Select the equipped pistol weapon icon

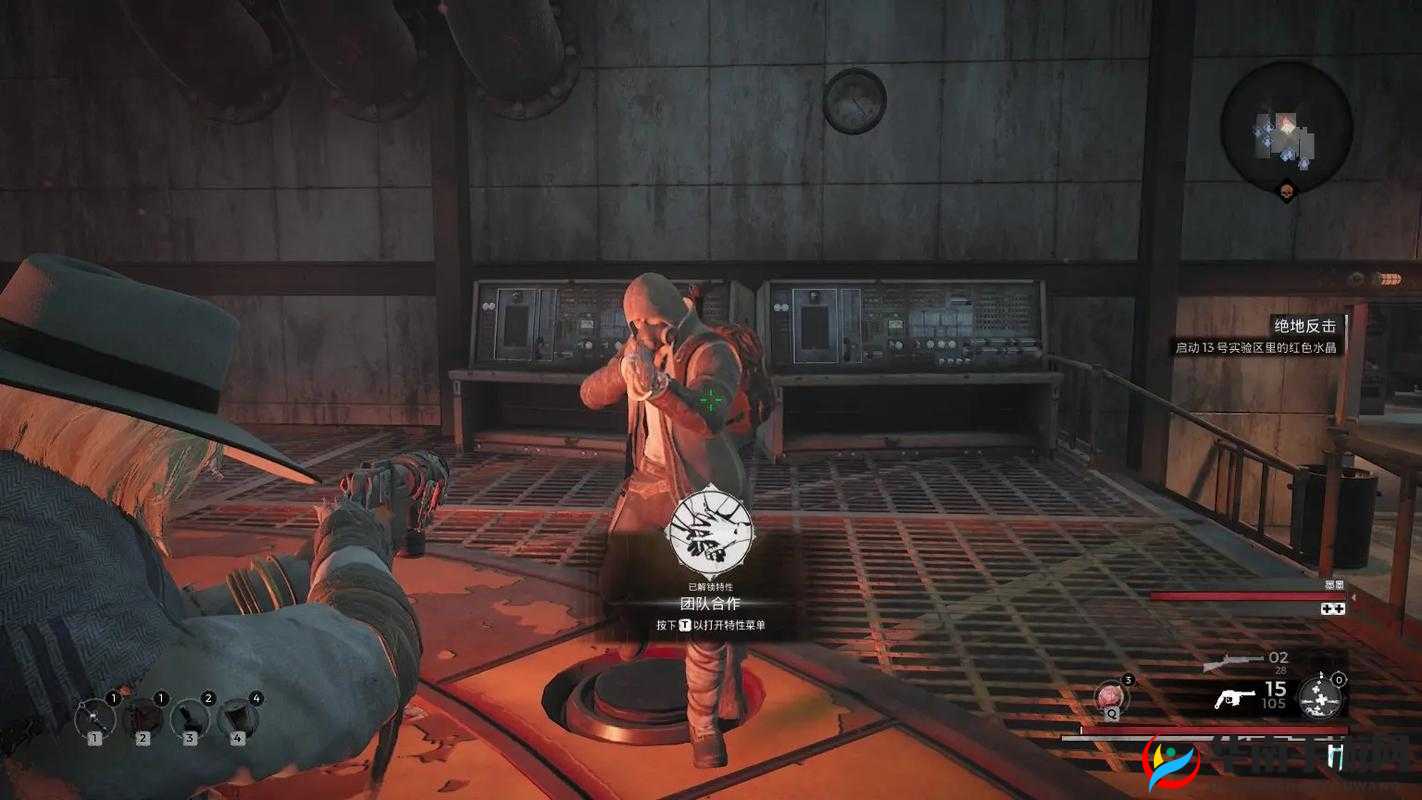1234,697
